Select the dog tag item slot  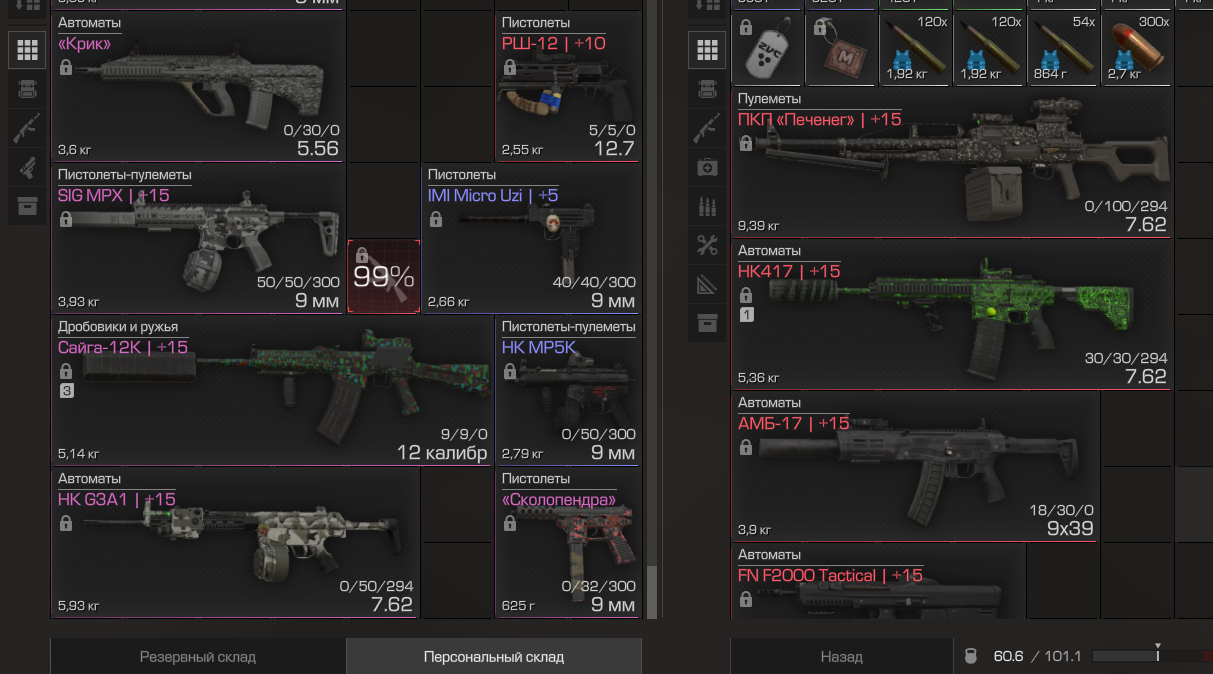click(x=767, y=49)
